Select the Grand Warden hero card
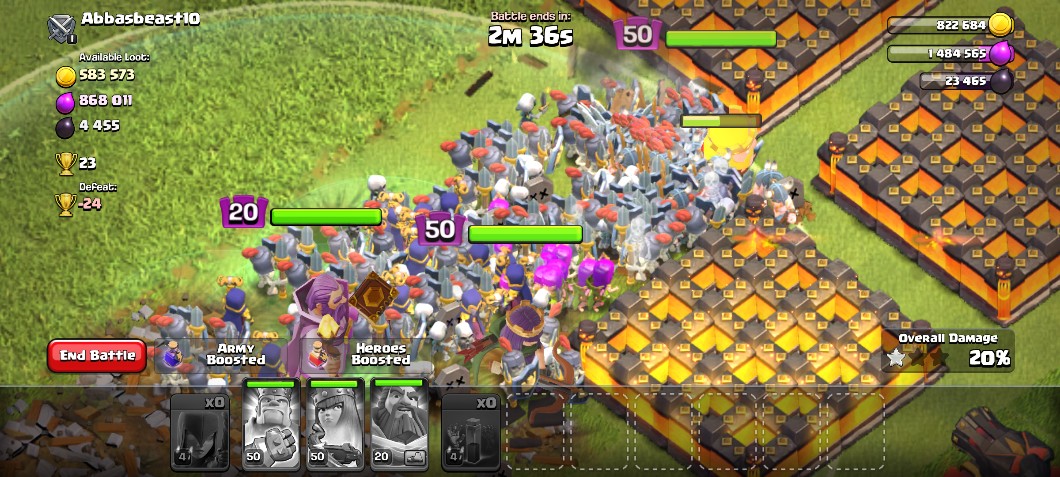Image resolution: width=1060 pixels, height=477 pixels. coord(399,424)
